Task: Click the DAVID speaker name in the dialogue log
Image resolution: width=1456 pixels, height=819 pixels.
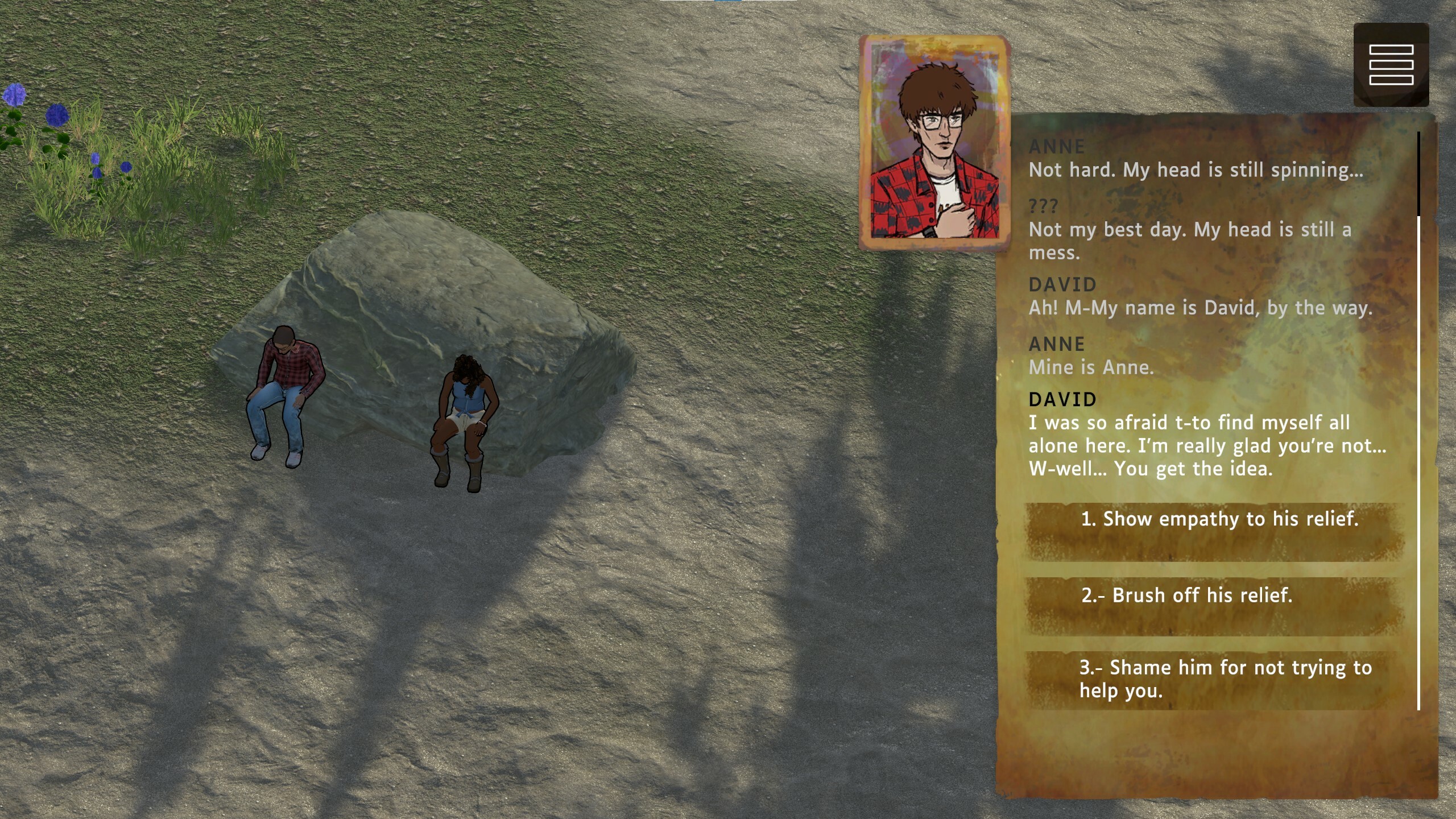Action: 1061,400
